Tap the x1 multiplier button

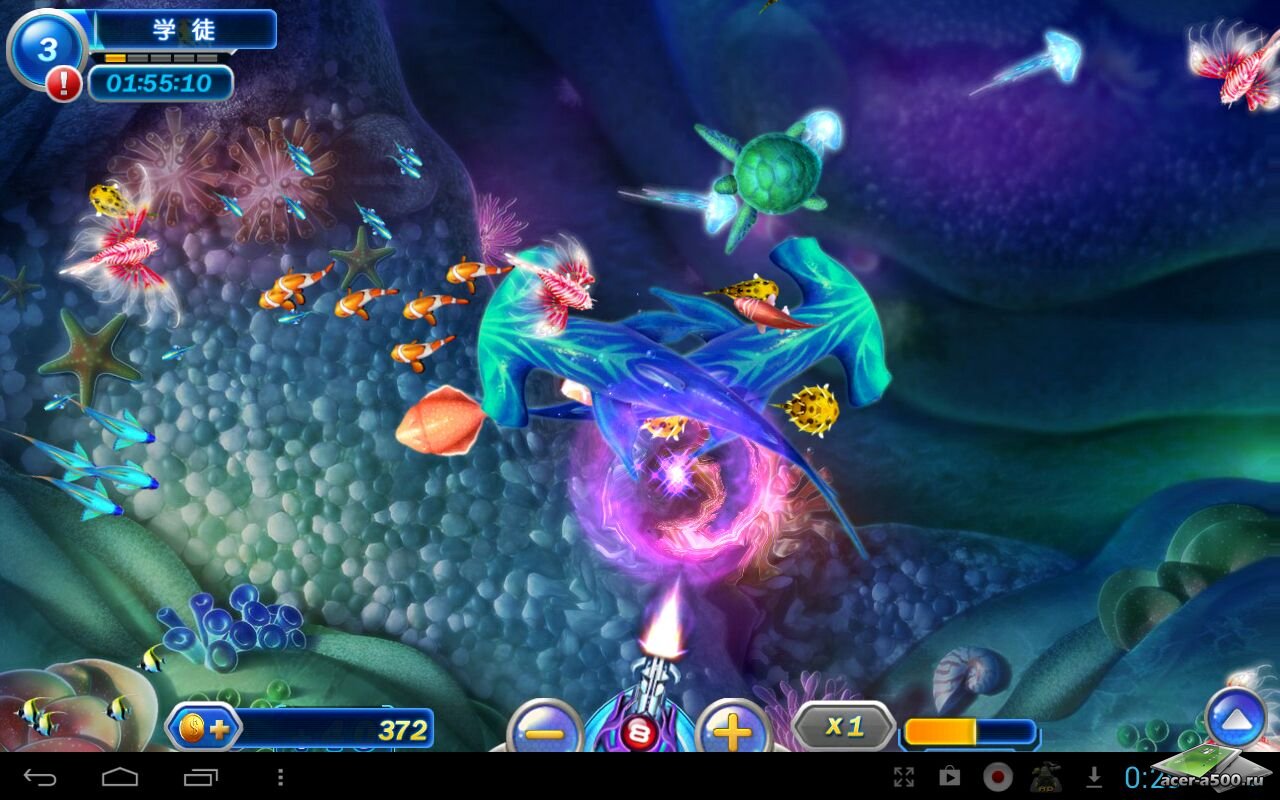coord(845,727)
